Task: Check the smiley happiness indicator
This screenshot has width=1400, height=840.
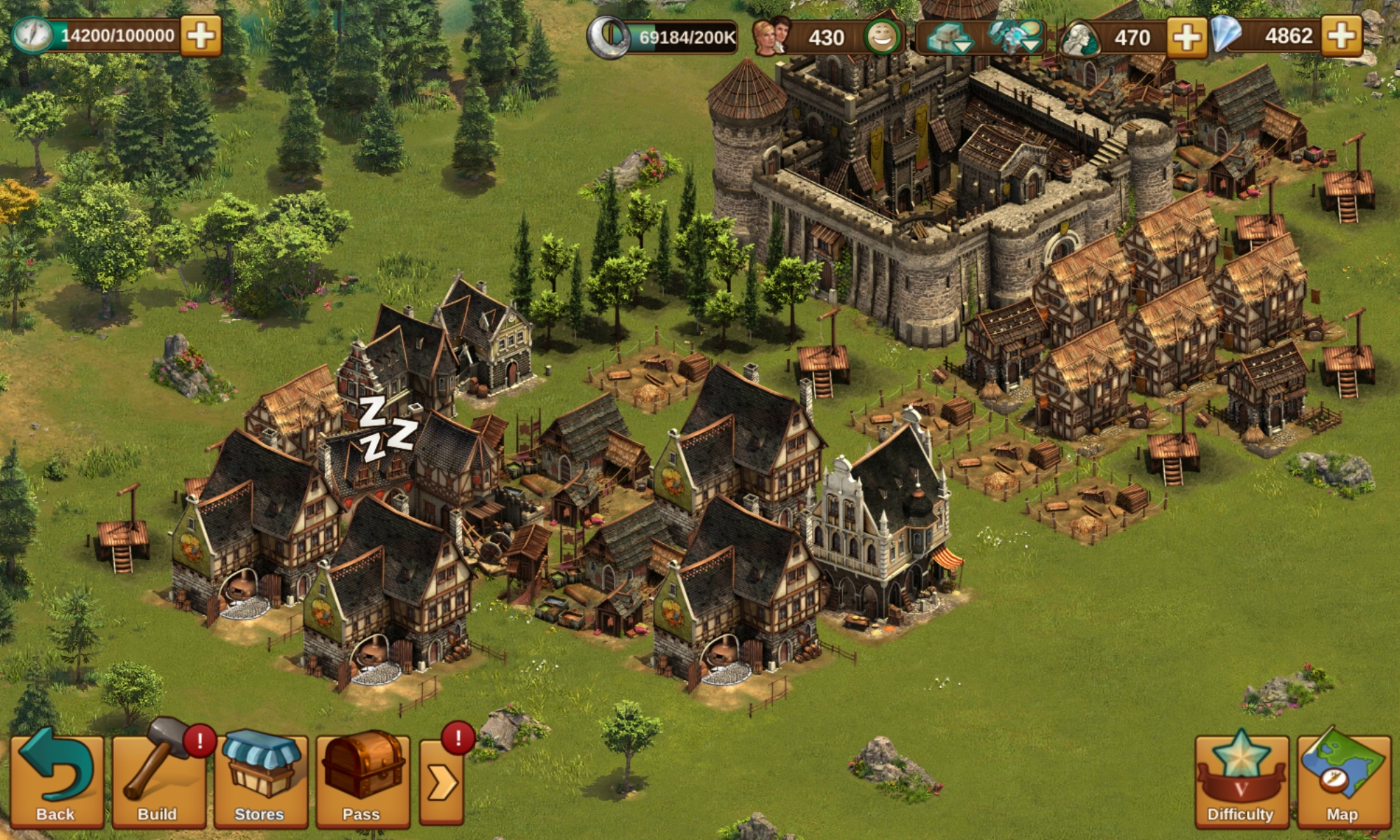Action: pos(881,37)
